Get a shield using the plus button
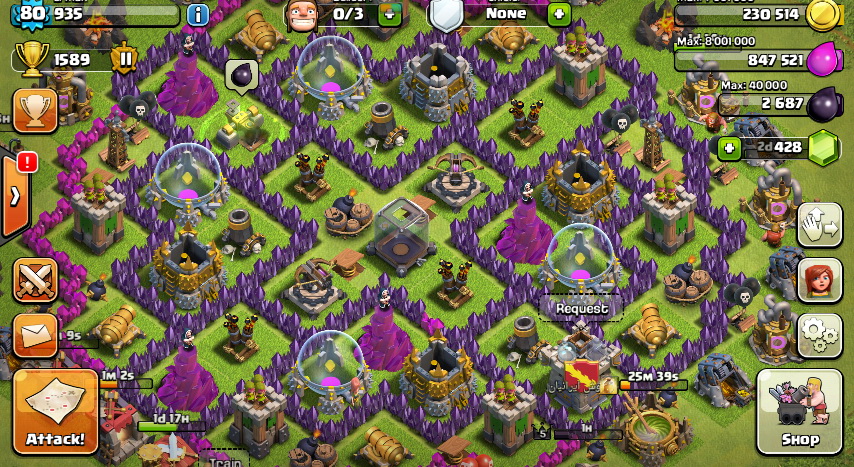This screenshot has width=854, height=467. pos(559,14)
